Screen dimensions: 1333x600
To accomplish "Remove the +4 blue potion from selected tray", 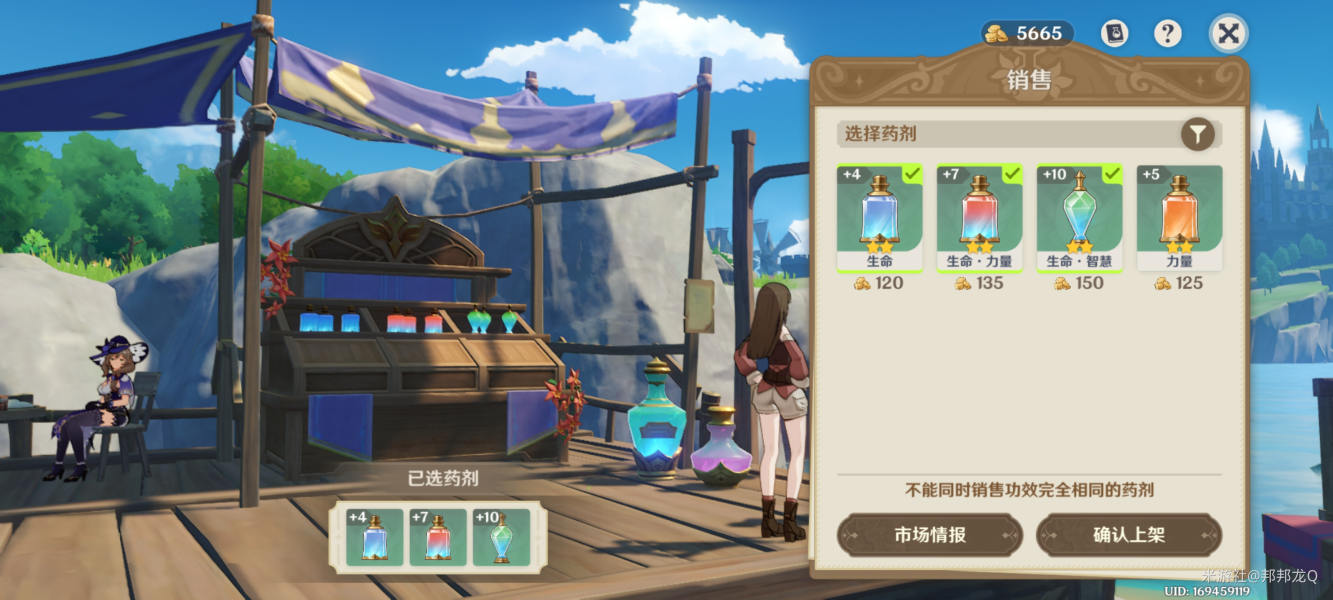I will [x=375, y=537].
